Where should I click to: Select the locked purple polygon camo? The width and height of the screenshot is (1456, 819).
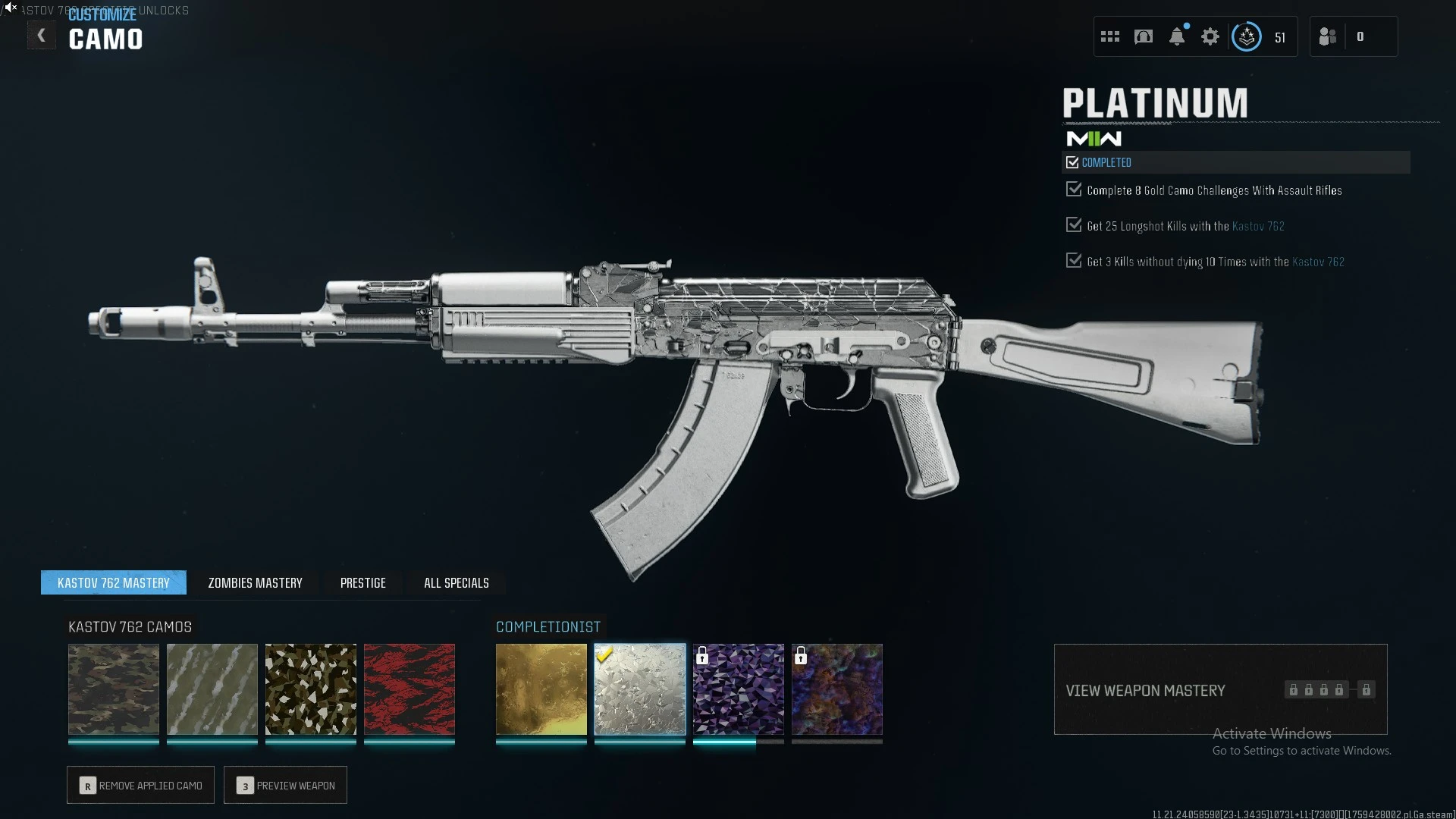point(739,689)
